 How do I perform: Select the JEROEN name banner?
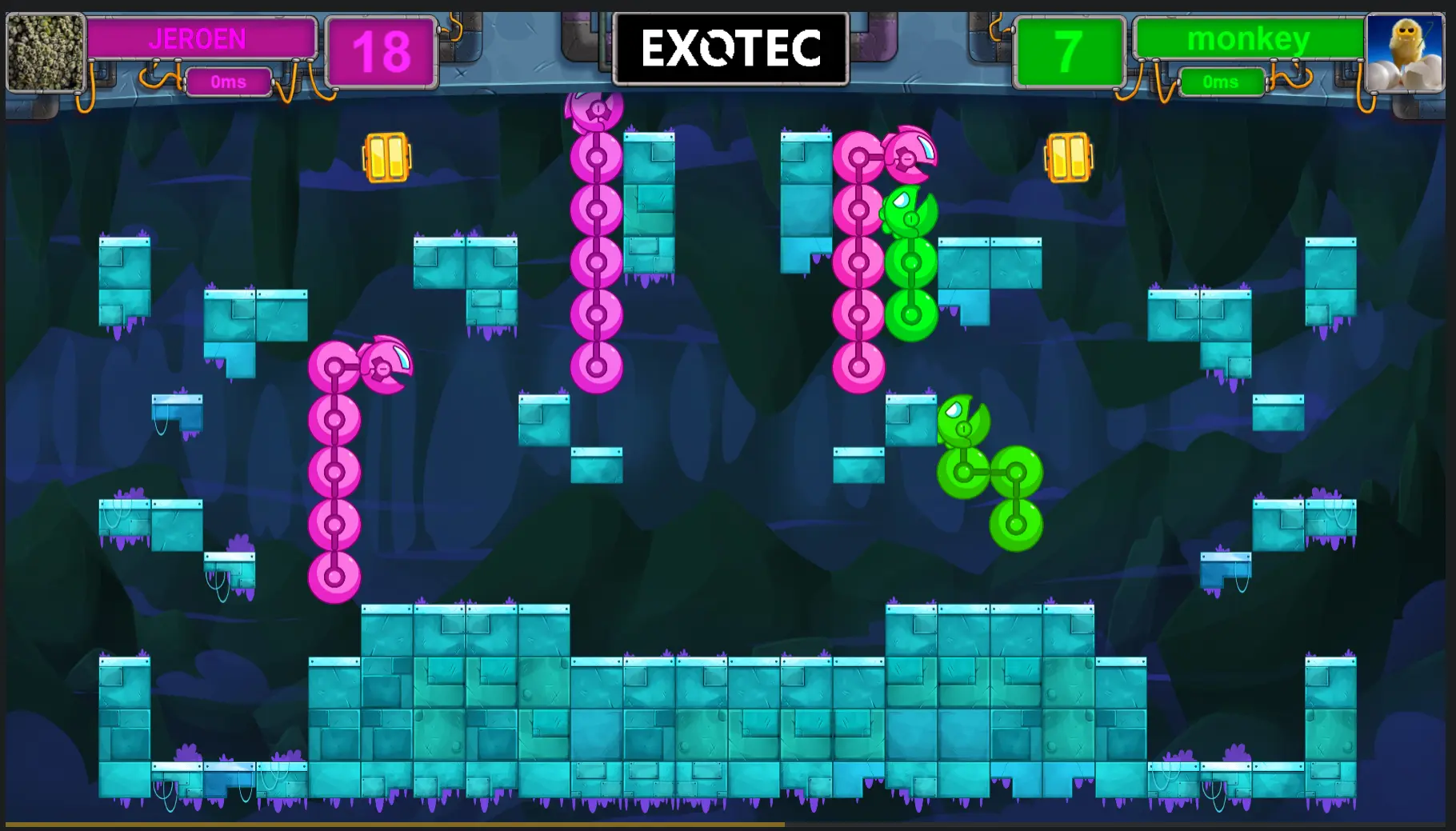tap(202, 38)
